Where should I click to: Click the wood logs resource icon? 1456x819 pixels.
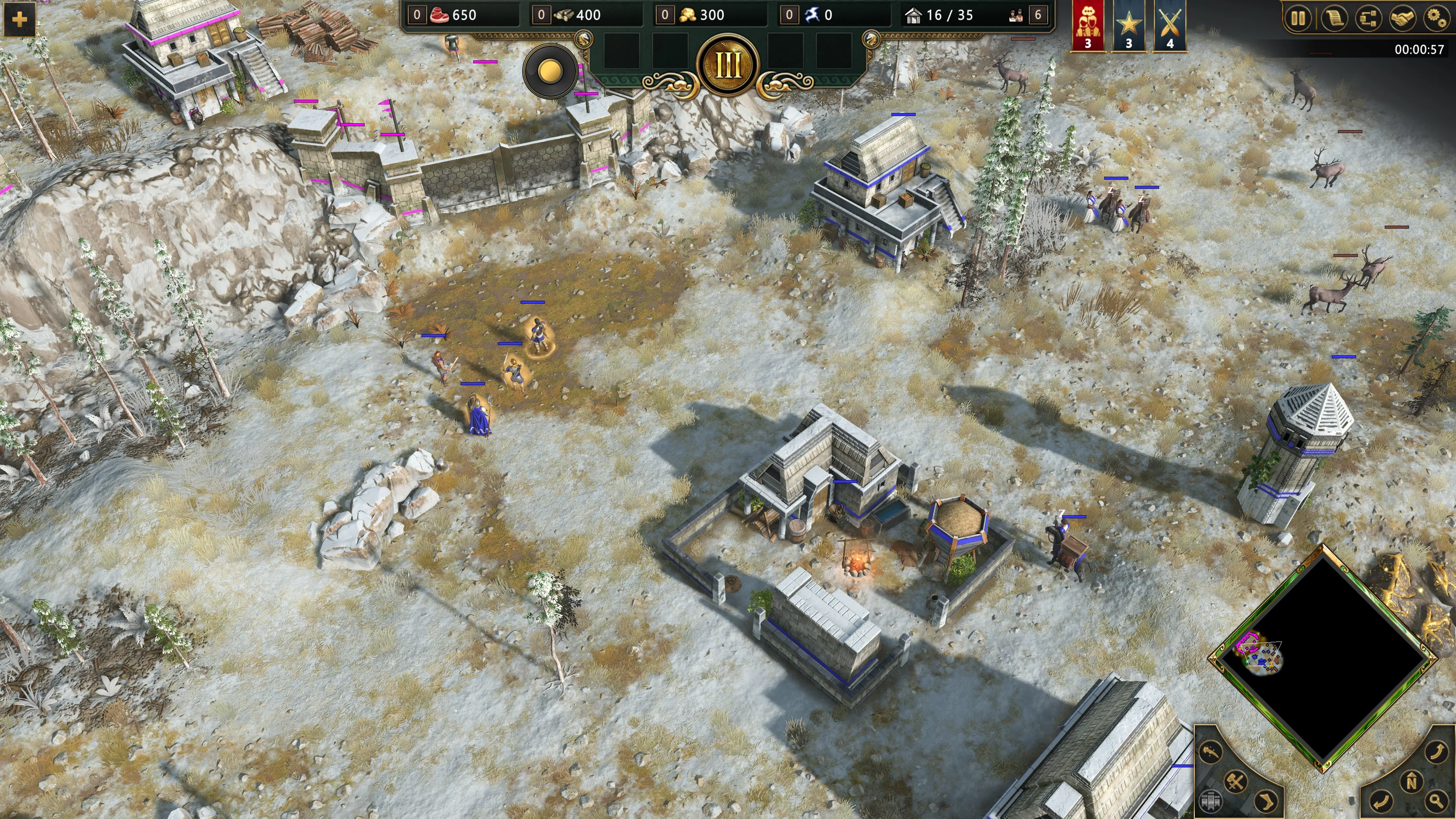563,15
